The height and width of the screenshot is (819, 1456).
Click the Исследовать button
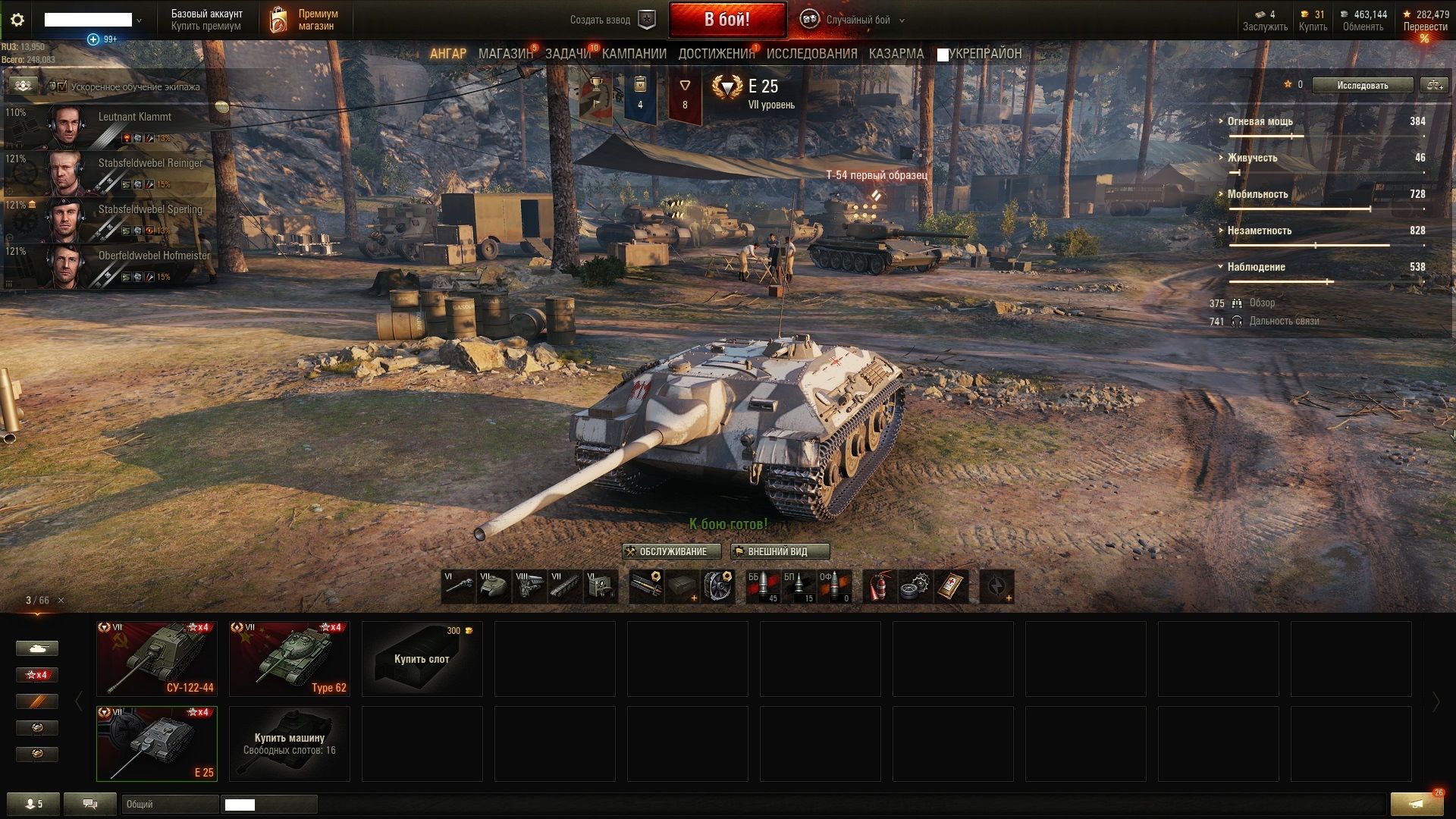[1362, 85]
